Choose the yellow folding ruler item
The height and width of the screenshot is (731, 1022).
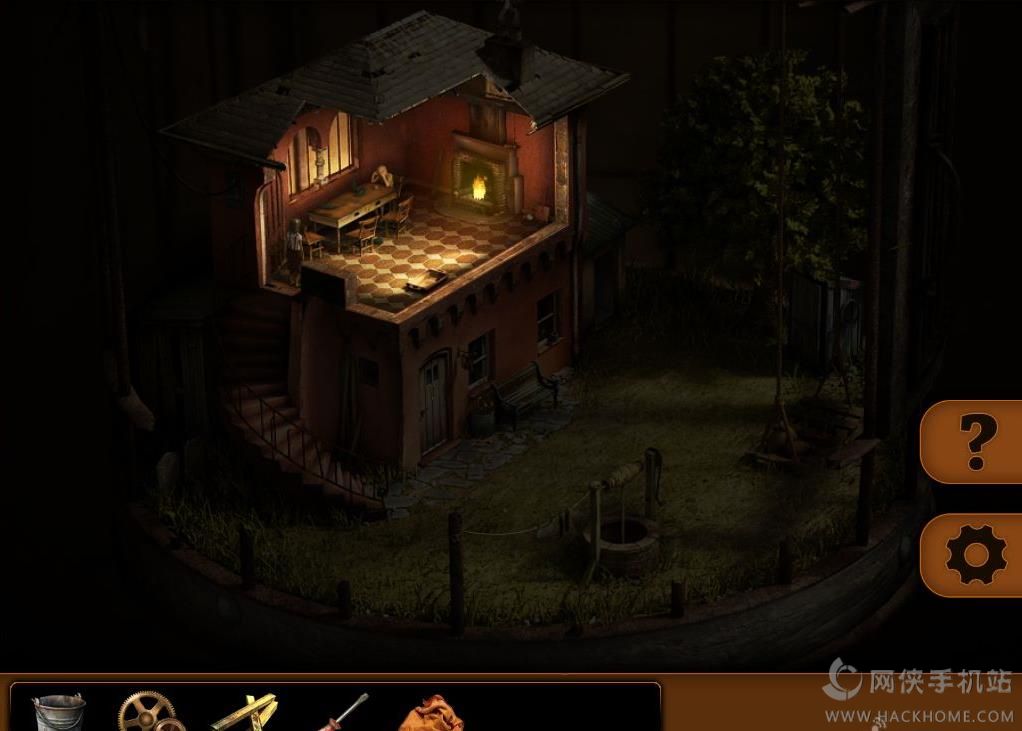pyautogui.click(x=244, y=714)
